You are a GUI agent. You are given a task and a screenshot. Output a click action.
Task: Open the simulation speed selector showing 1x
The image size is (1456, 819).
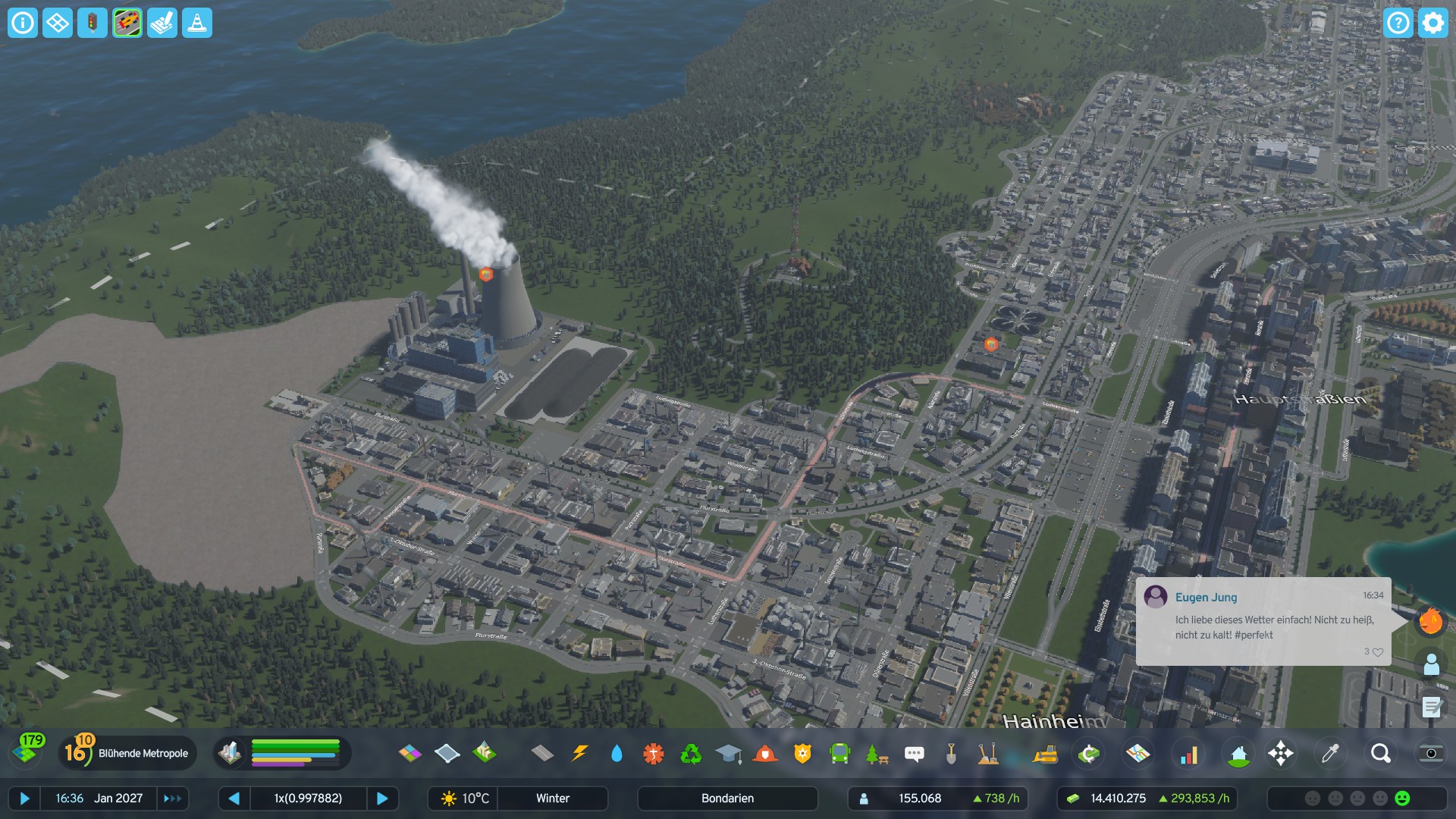(309, 799)
